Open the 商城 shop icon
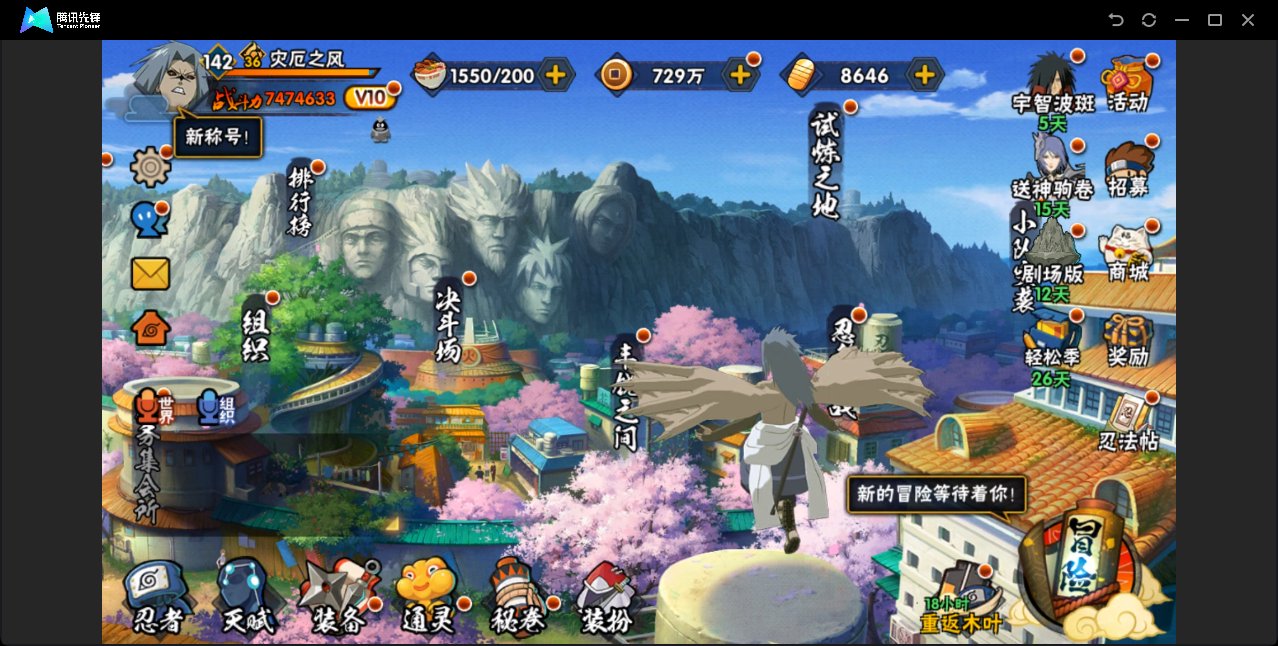 [x=1128, y=253]
